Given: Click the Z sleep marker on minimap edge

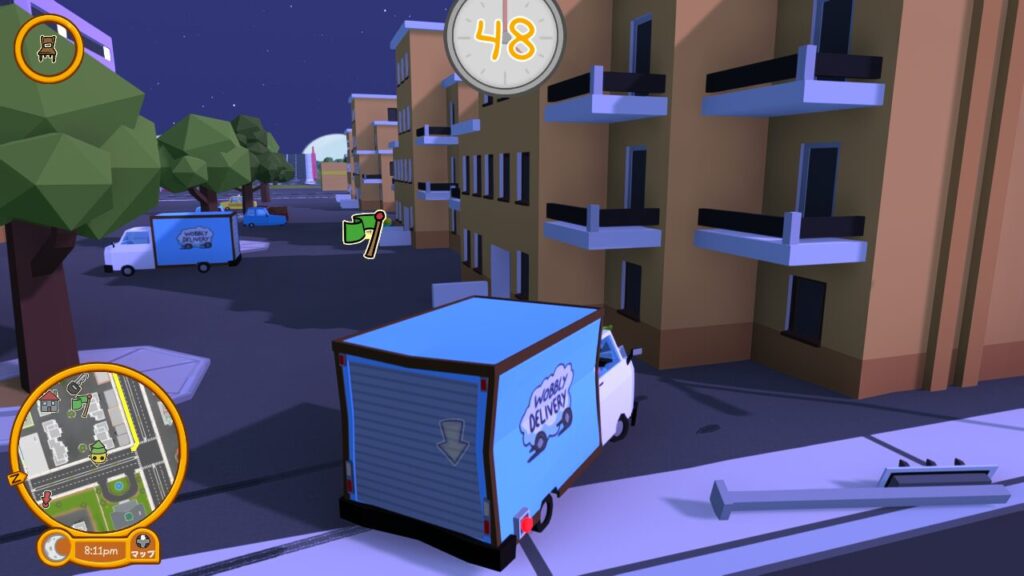Looking at the screenshot, I should coord(16,477).
